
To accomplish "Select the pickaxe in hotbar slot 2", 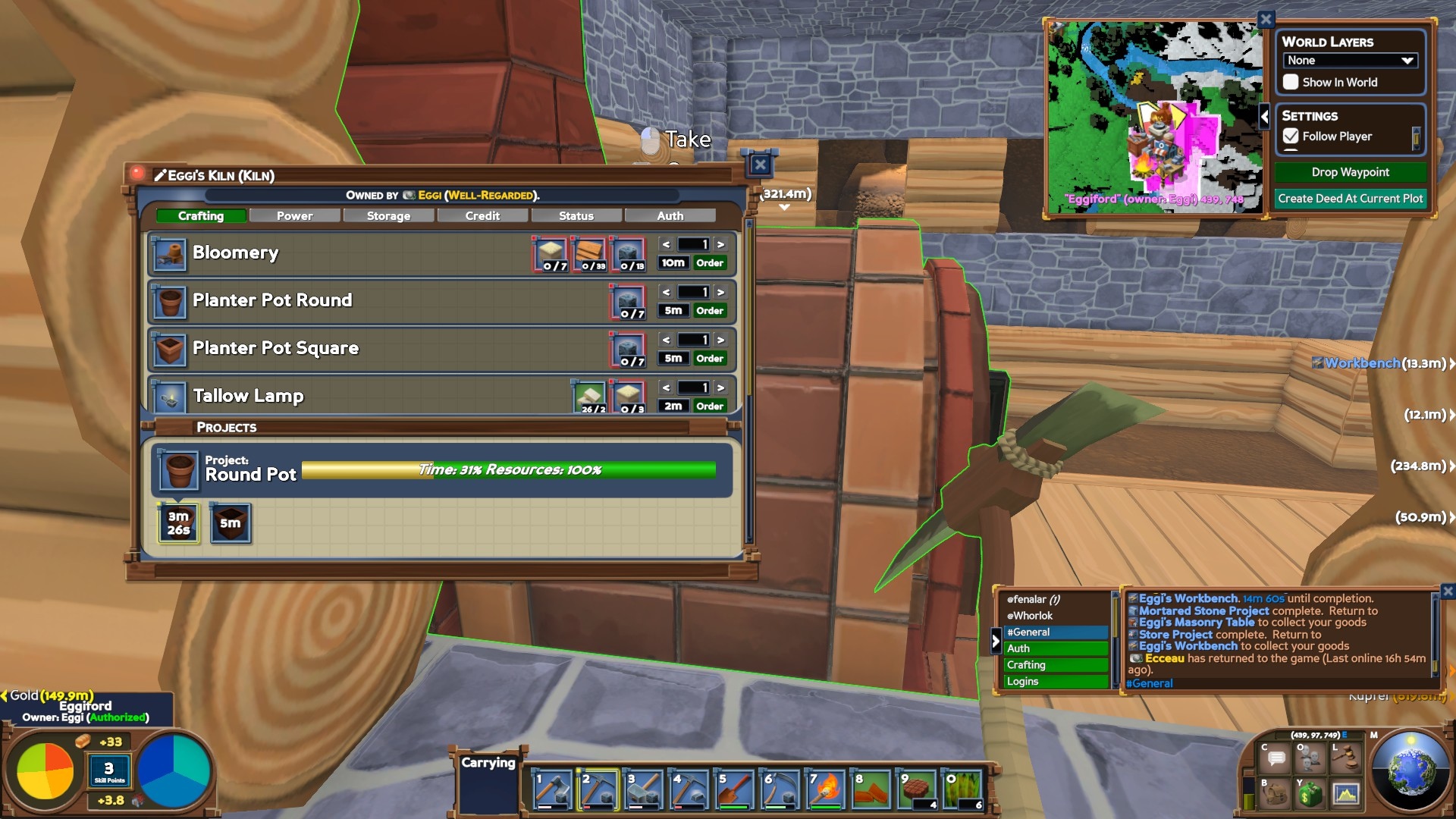I will [596, 791].
